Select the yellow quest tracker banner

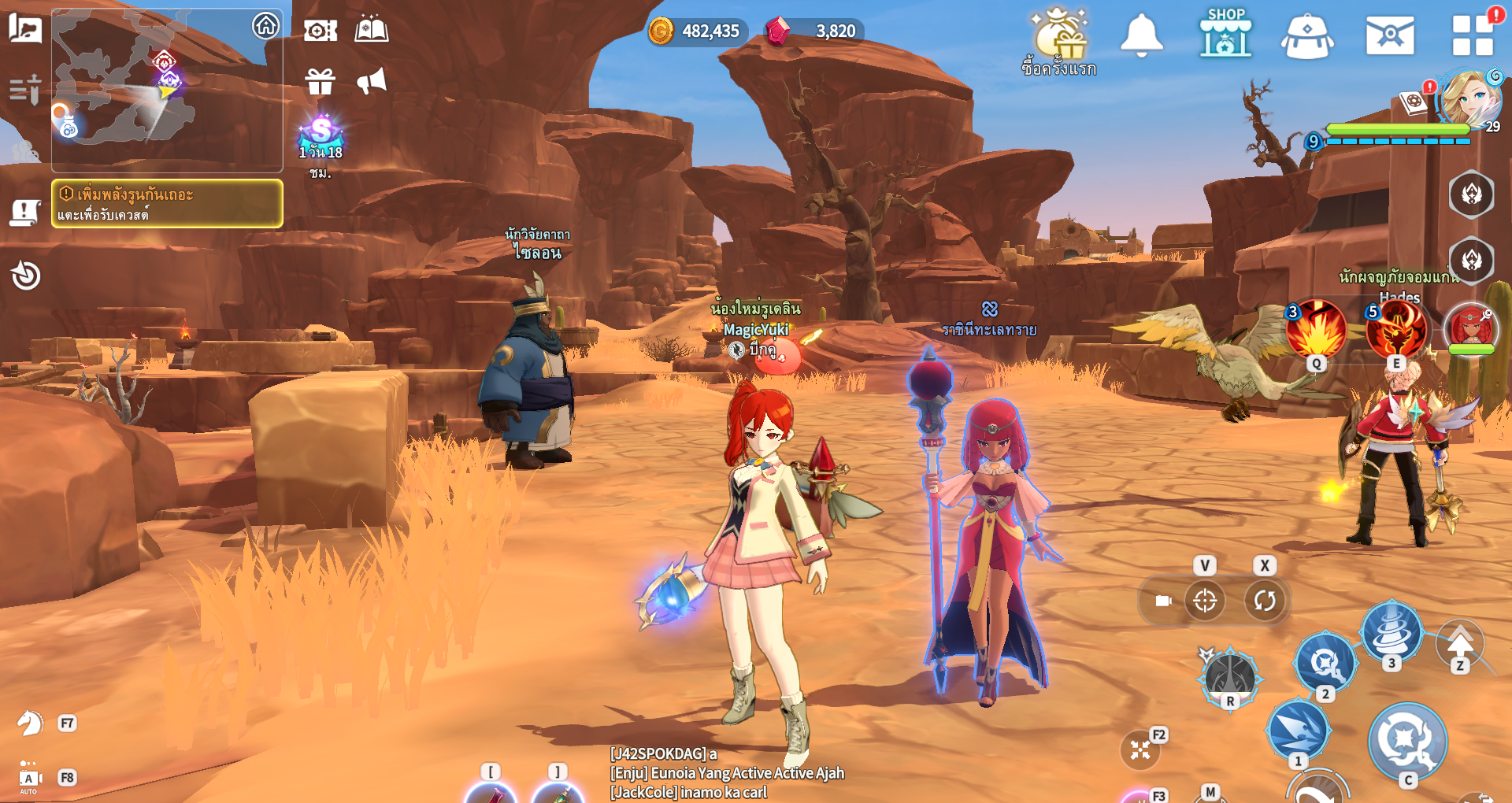point(167,203)
